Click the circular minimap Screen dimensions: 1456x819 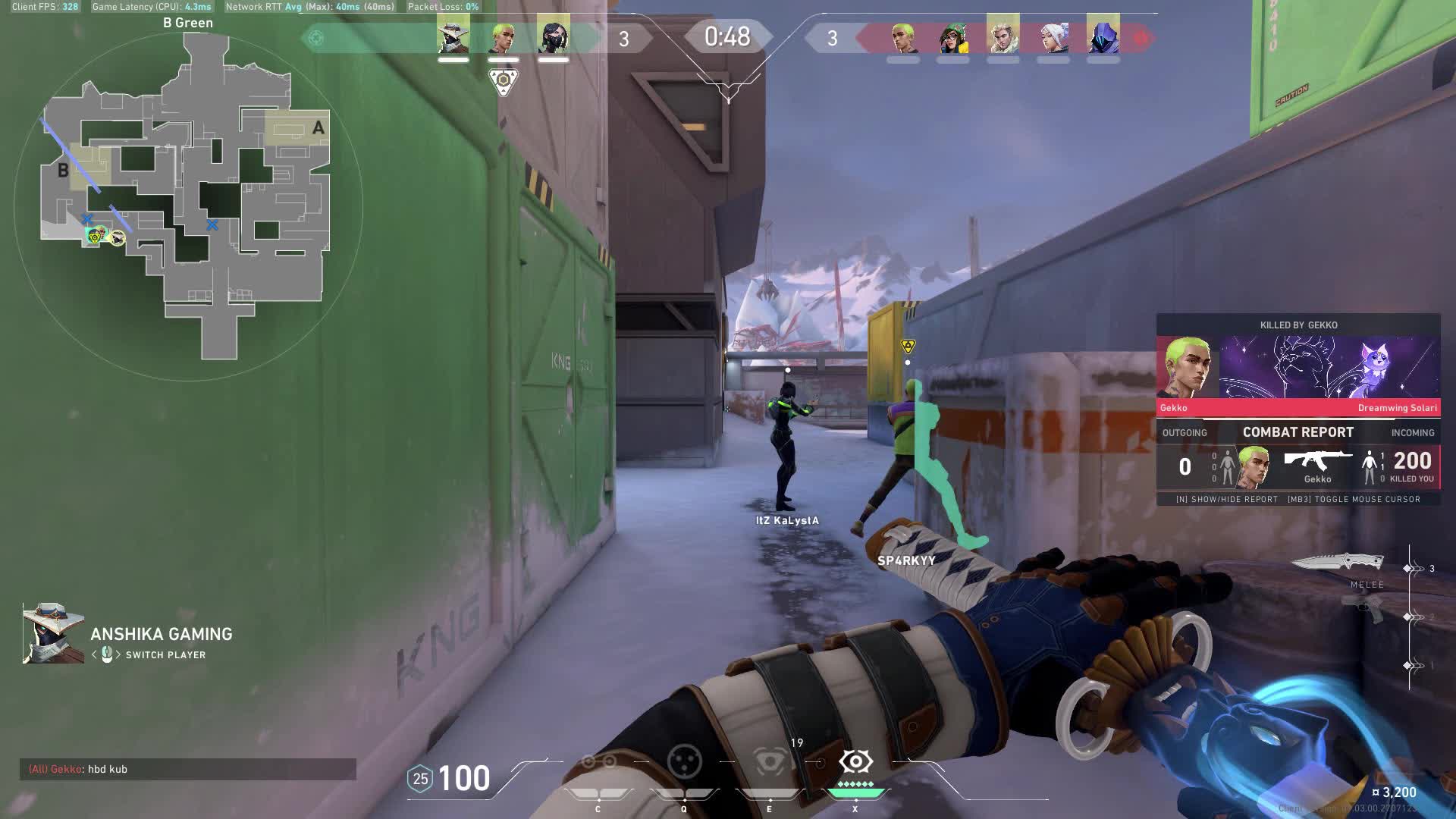[188, 205]
